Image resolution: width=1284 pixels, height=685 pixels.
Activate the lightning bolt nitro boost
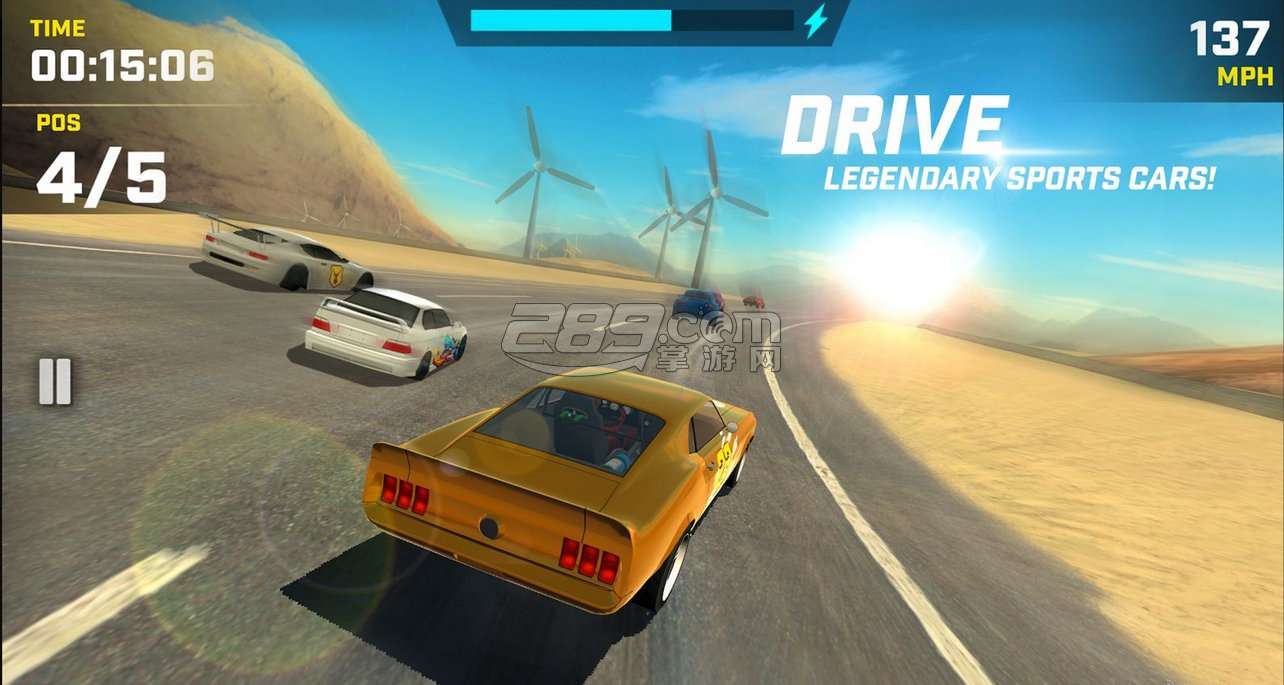pyautogui.click(x=816, y=21)
